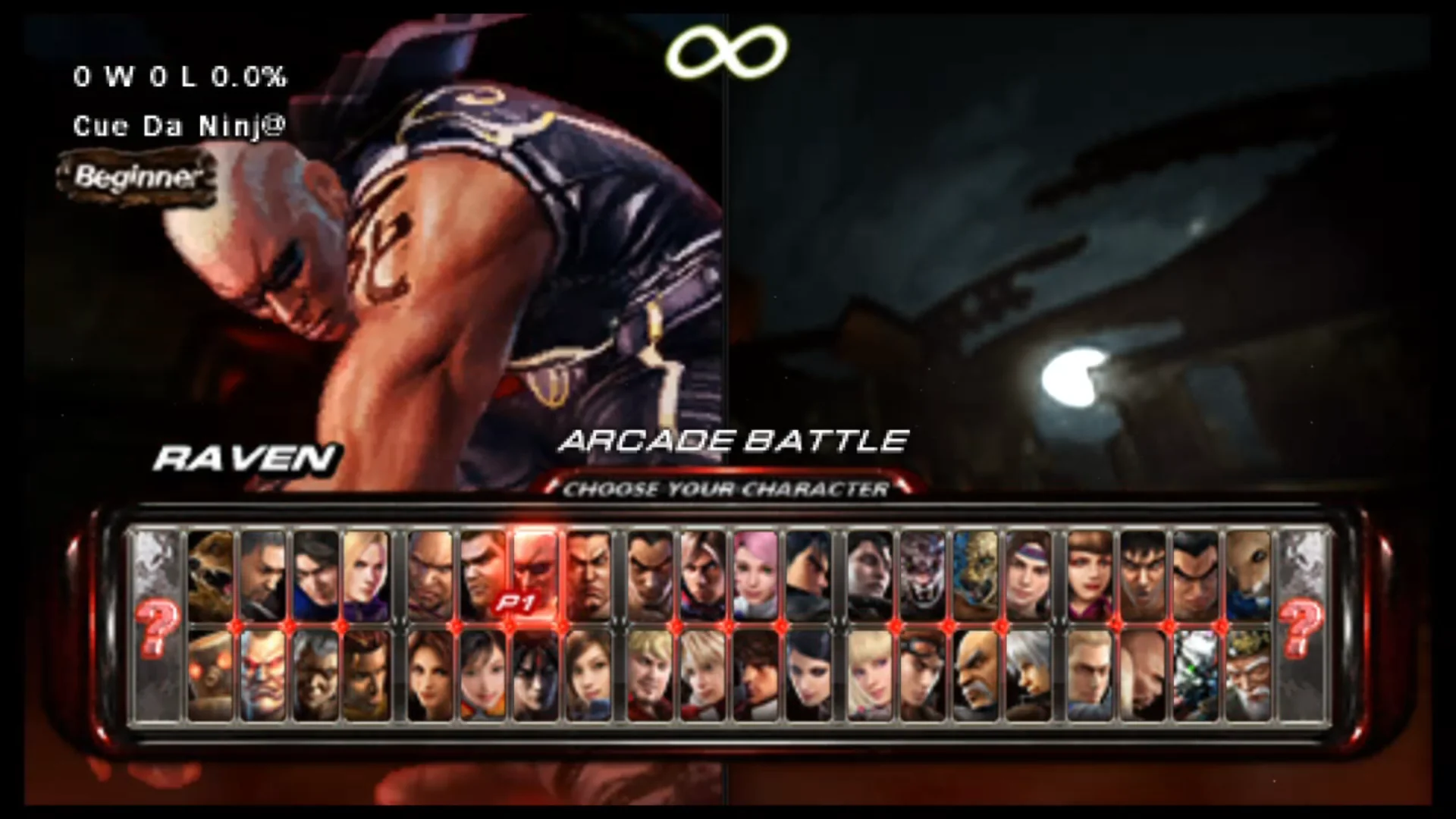Screen dimensions: 1456x819
Task: Pick blonde Nina's character tile
Action: pos(367,576)
